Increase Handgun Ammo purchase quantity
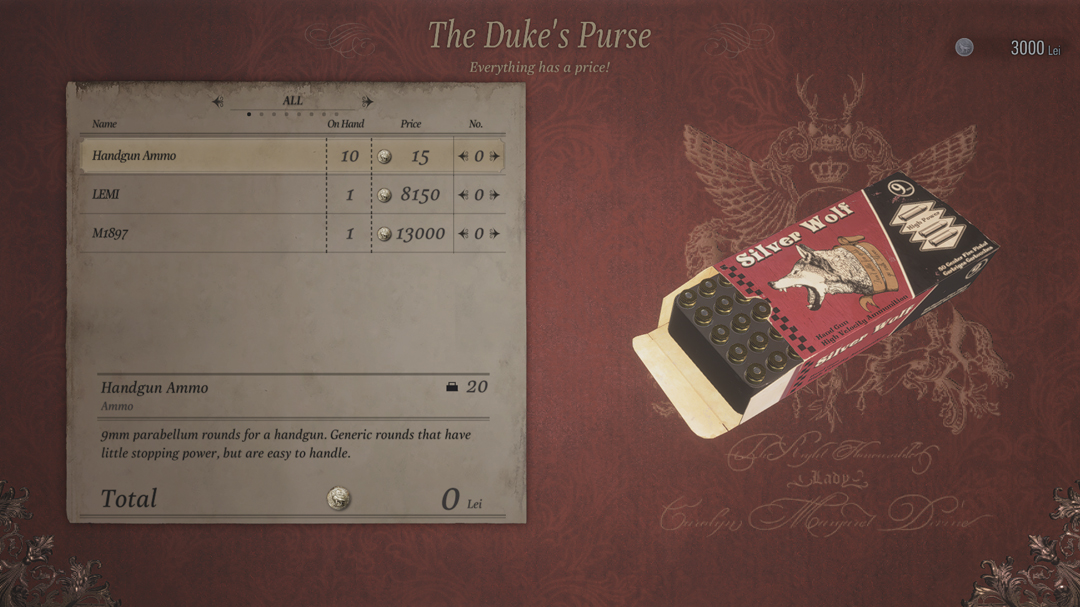Screen dimensions: 1080x607 [x=495, y=156]
